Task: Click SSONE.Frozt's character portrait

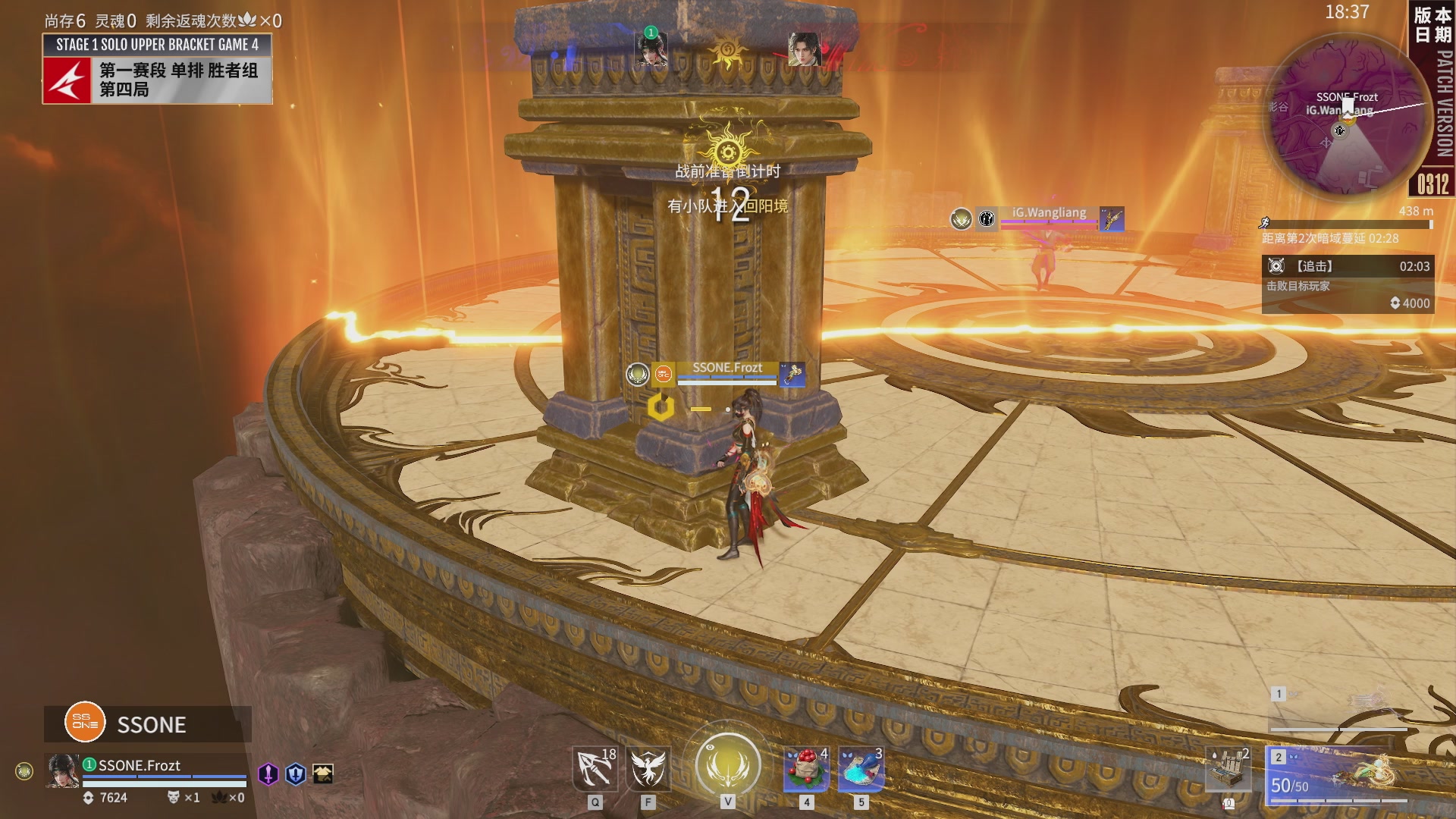Action: [x=62, y=770]
